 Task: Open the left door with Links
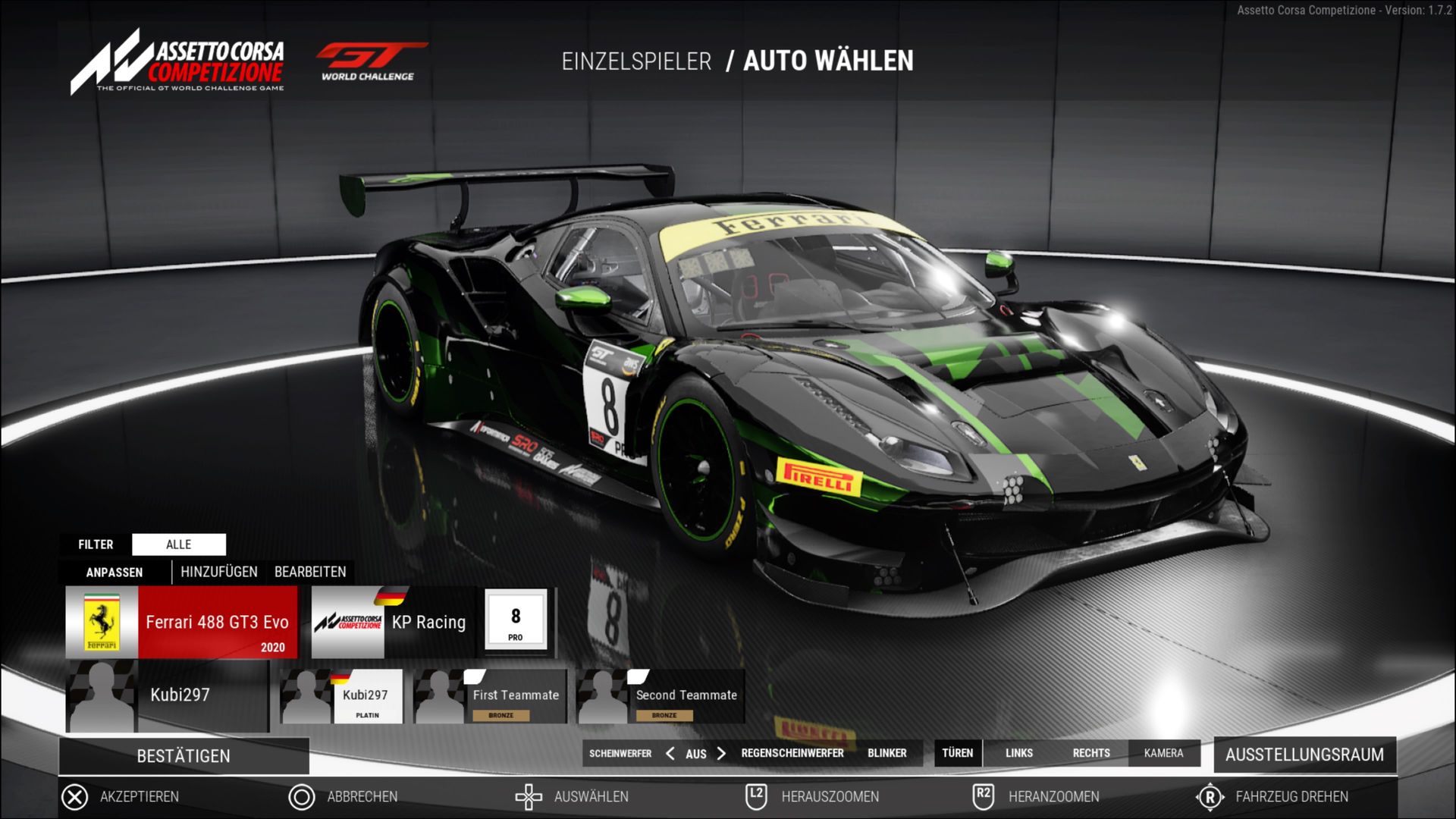click(1019, 753)
